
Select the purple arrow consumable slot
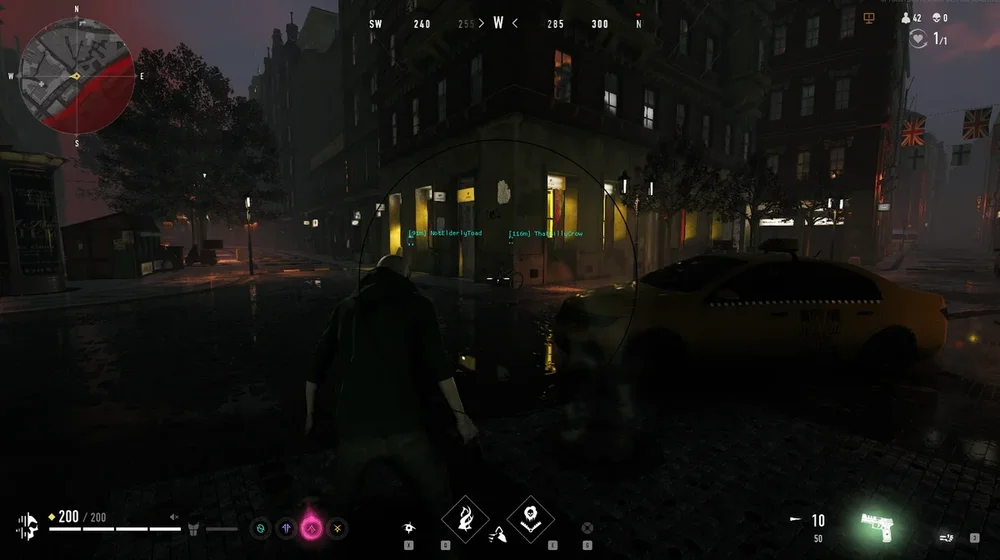click(x=287, y=526)
